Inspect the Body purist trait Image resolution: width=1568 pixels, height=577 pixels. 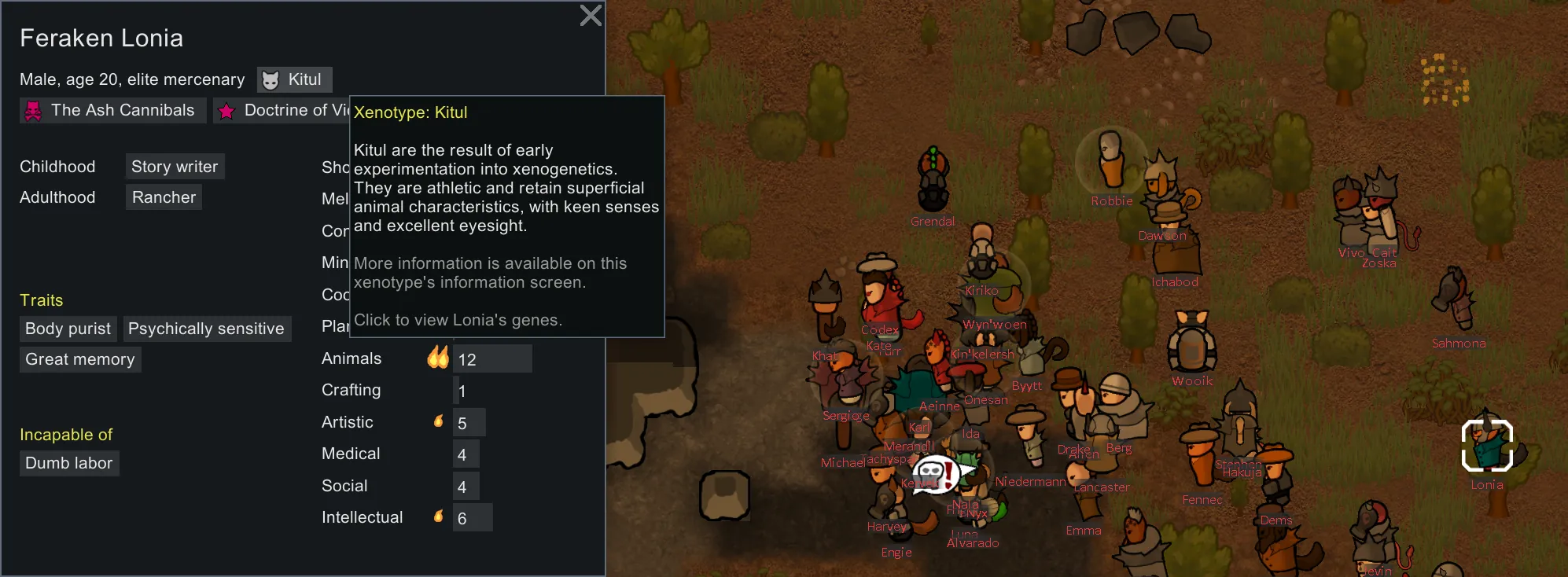pos(68,329)
